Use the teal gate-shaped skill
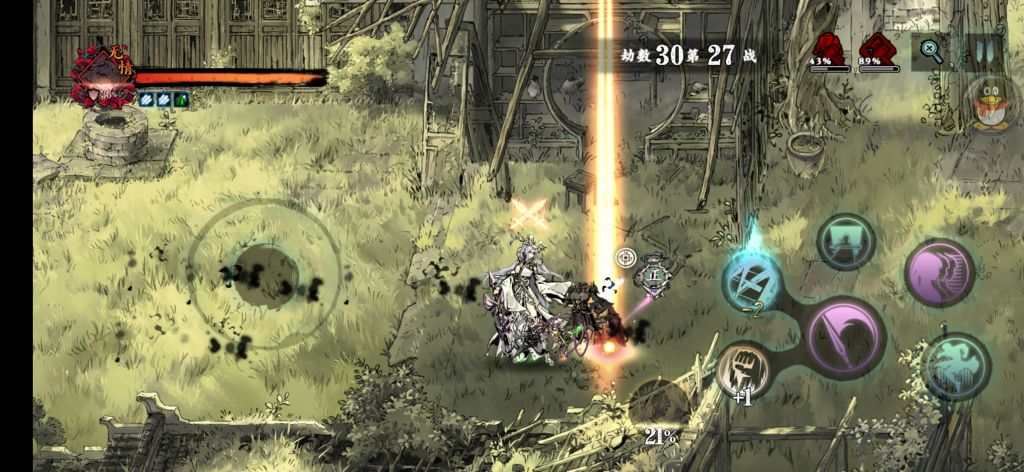Viewport: 1024px width, 472px height. pos(847,240)
